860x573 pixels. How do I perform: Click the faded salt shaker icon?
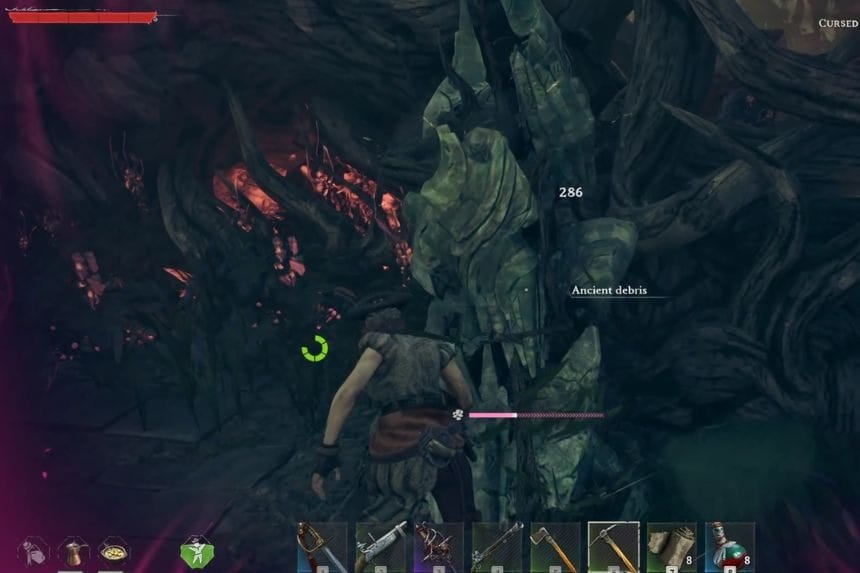(32, 551)
